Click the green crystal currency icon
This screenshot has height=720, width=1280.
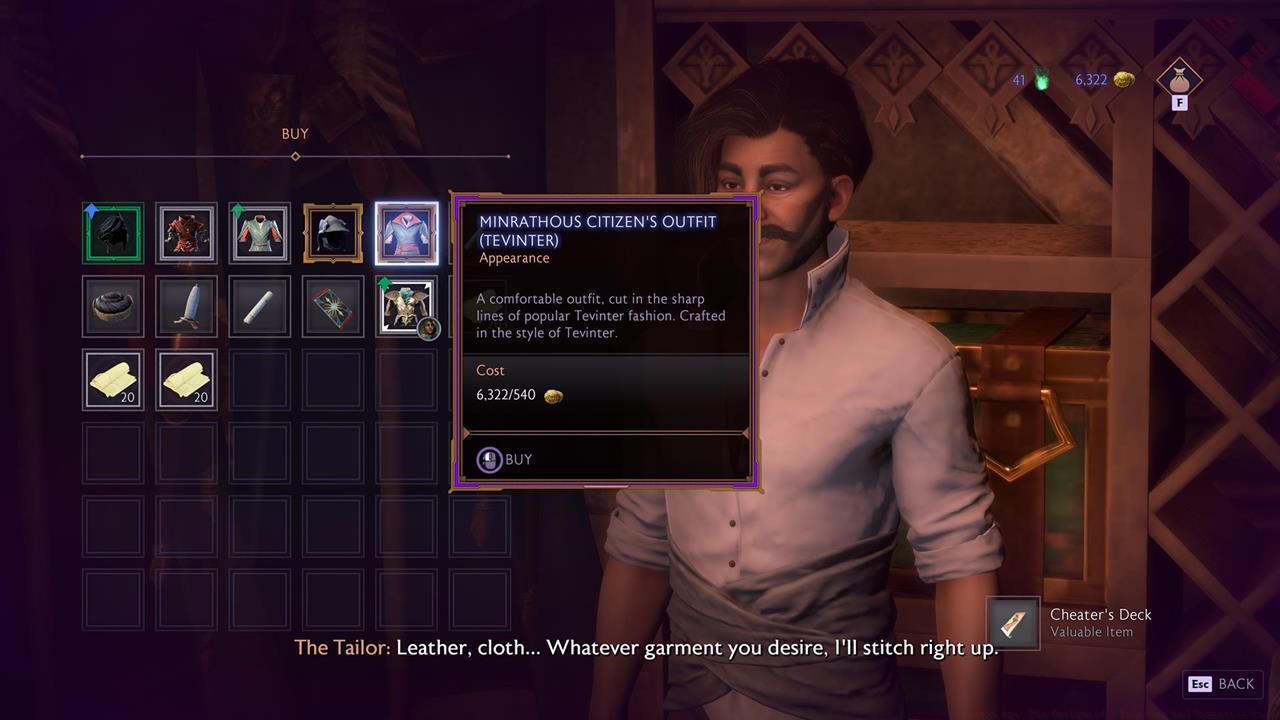pos(1042,81)
